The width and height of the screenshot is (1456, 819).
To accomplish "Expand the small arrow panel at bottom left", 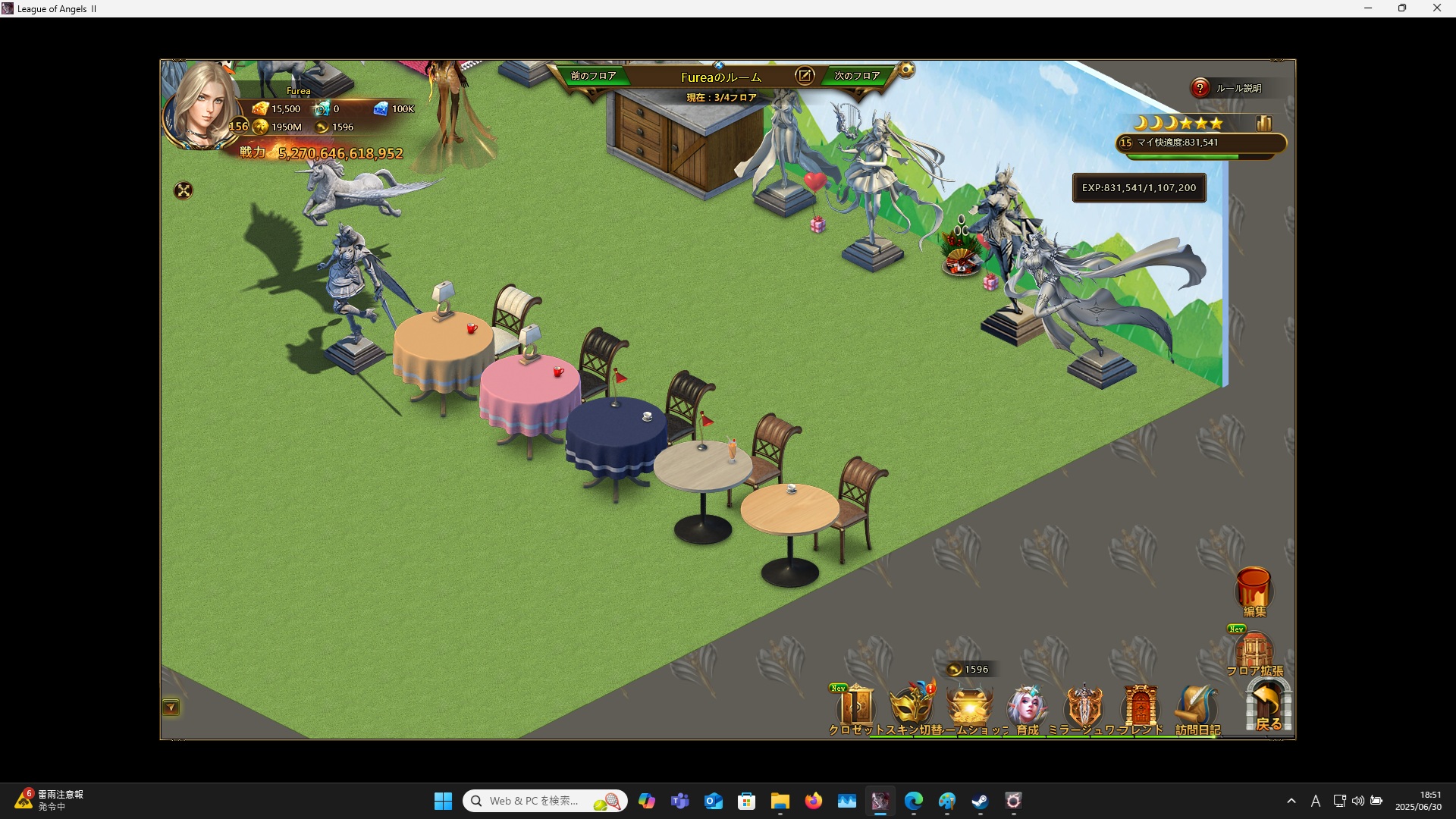I will pos(171,708).
